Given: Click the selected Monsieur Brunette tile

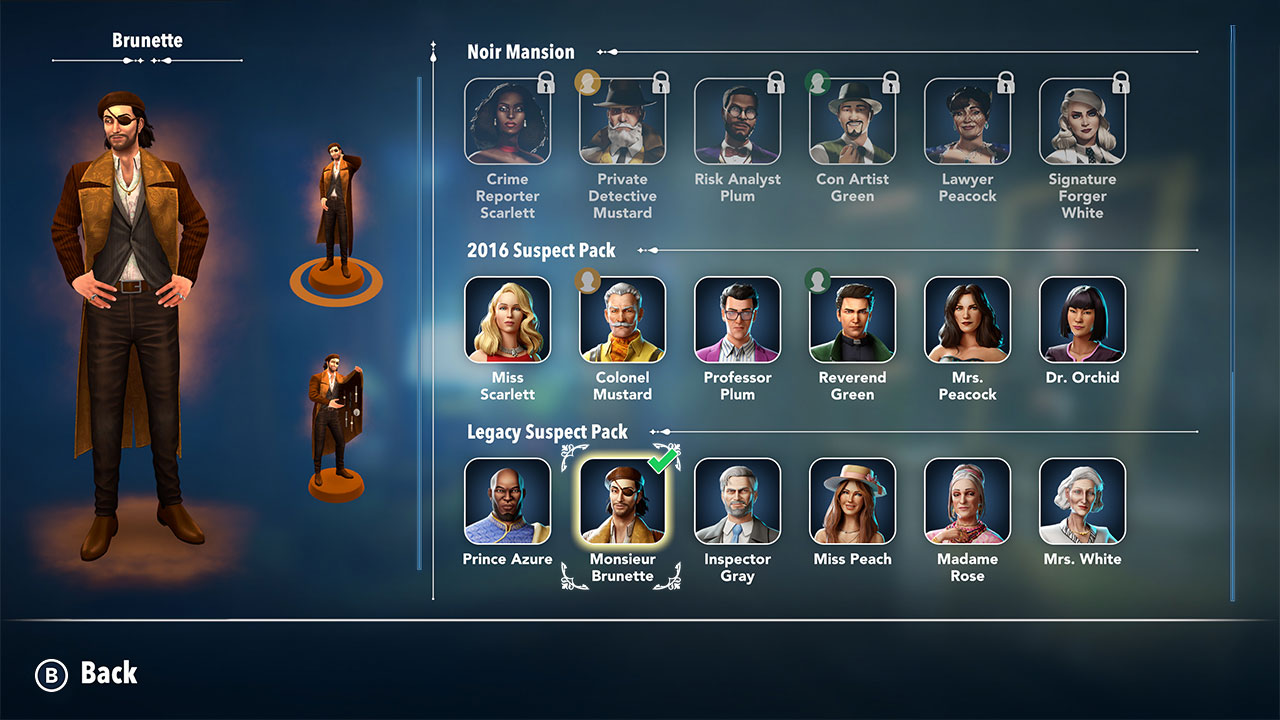Looking at the screenshot, I should click(622, 501).
